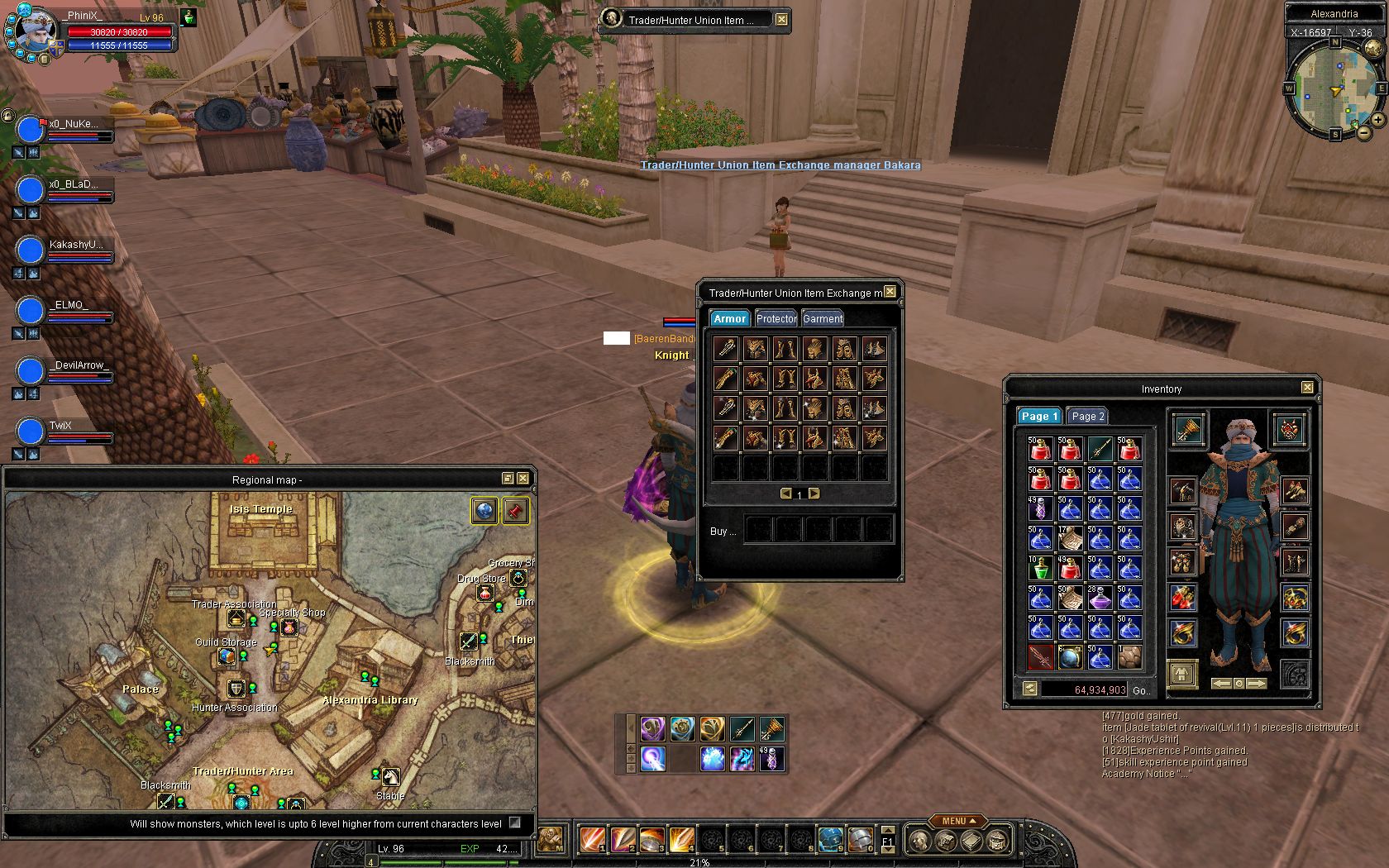Click the Hunter Association map marker
Image resolution: width=1389 pixels, height=868 pixels.
click(x=236, y=689)
